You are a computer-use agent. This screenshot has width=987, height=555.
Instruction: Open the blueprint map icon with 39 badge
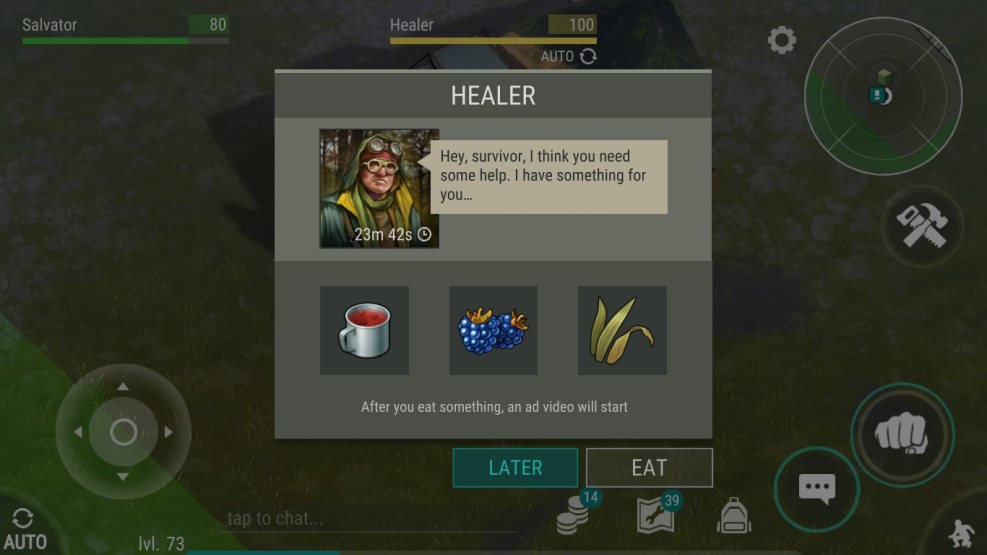click(655, 515)
